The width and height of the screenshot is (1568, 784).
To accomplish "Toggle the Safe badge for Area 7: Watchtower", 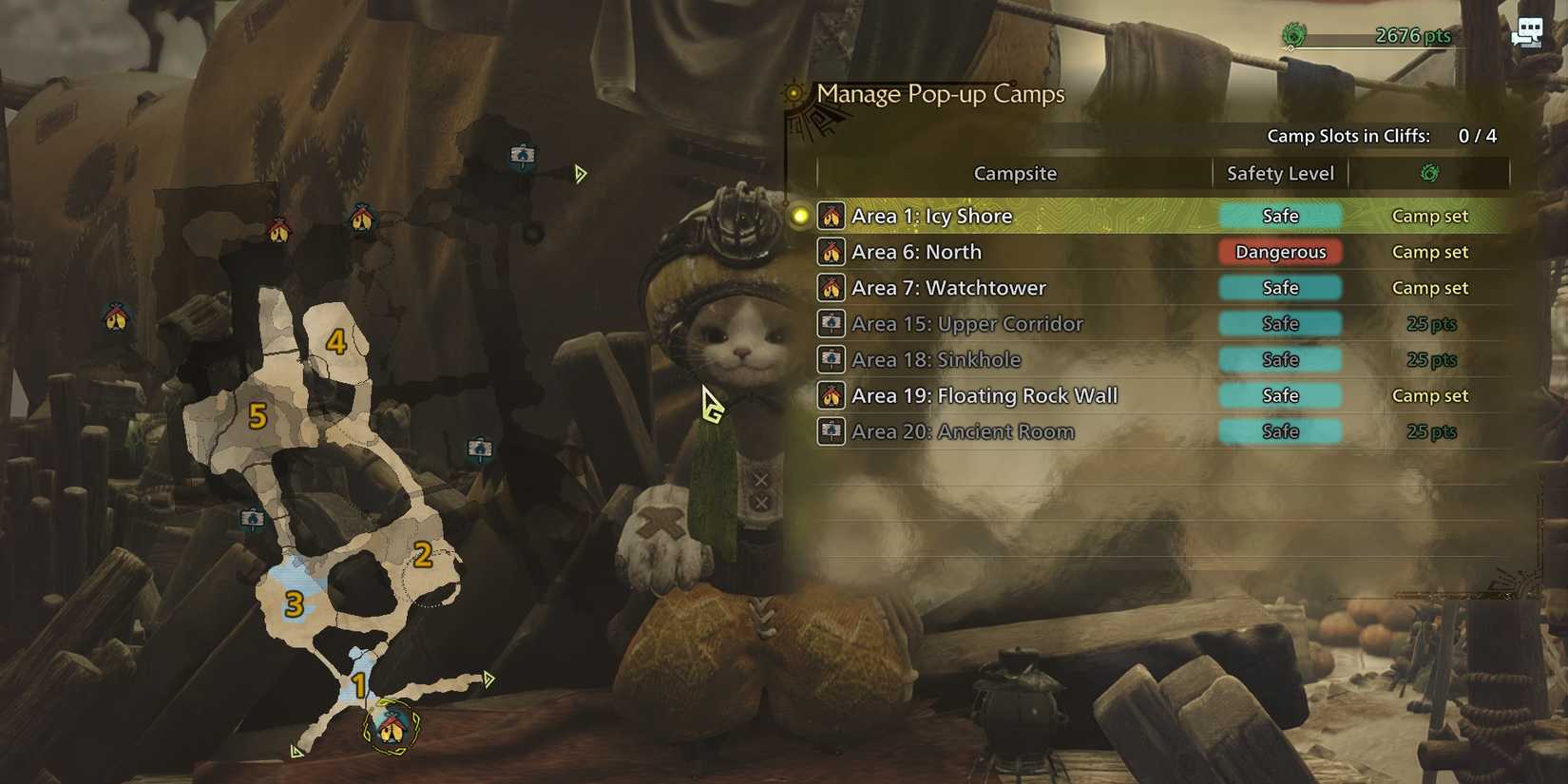I will pyautogui.click(x=1280, y=287).
